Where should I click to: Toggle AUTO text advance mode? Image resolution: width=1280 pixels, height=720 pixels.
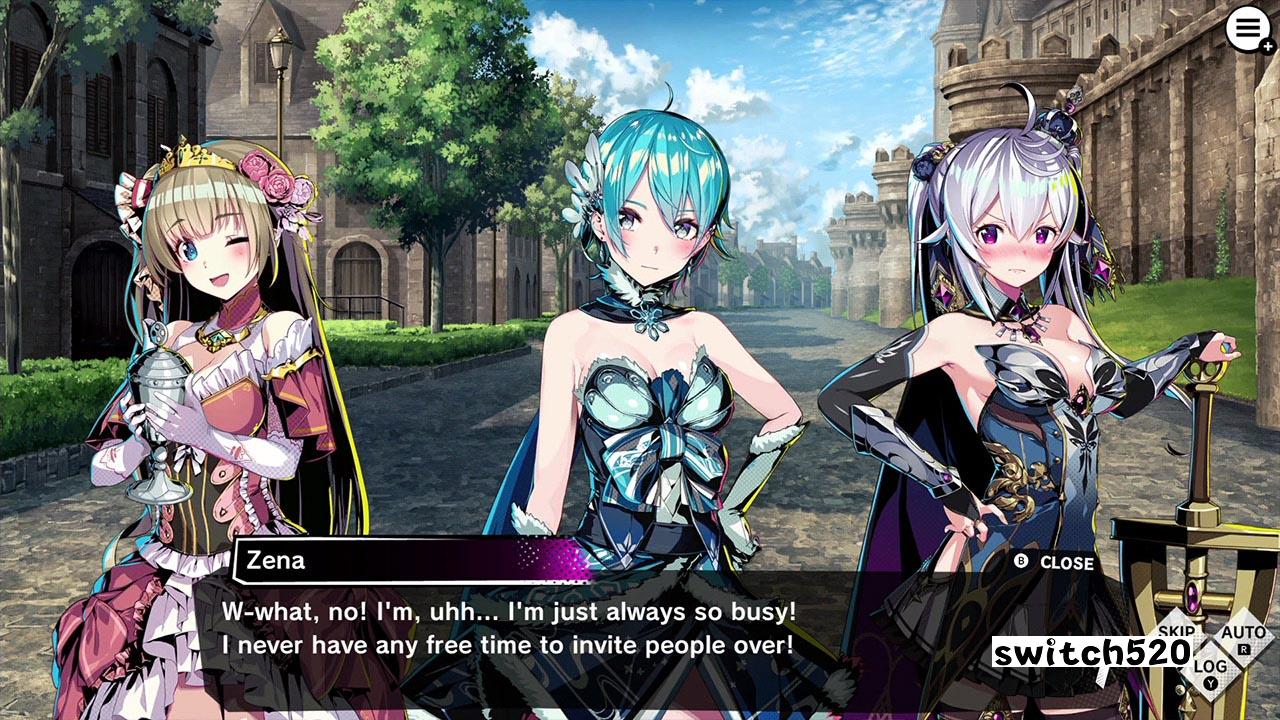(x=1243, y=636)
